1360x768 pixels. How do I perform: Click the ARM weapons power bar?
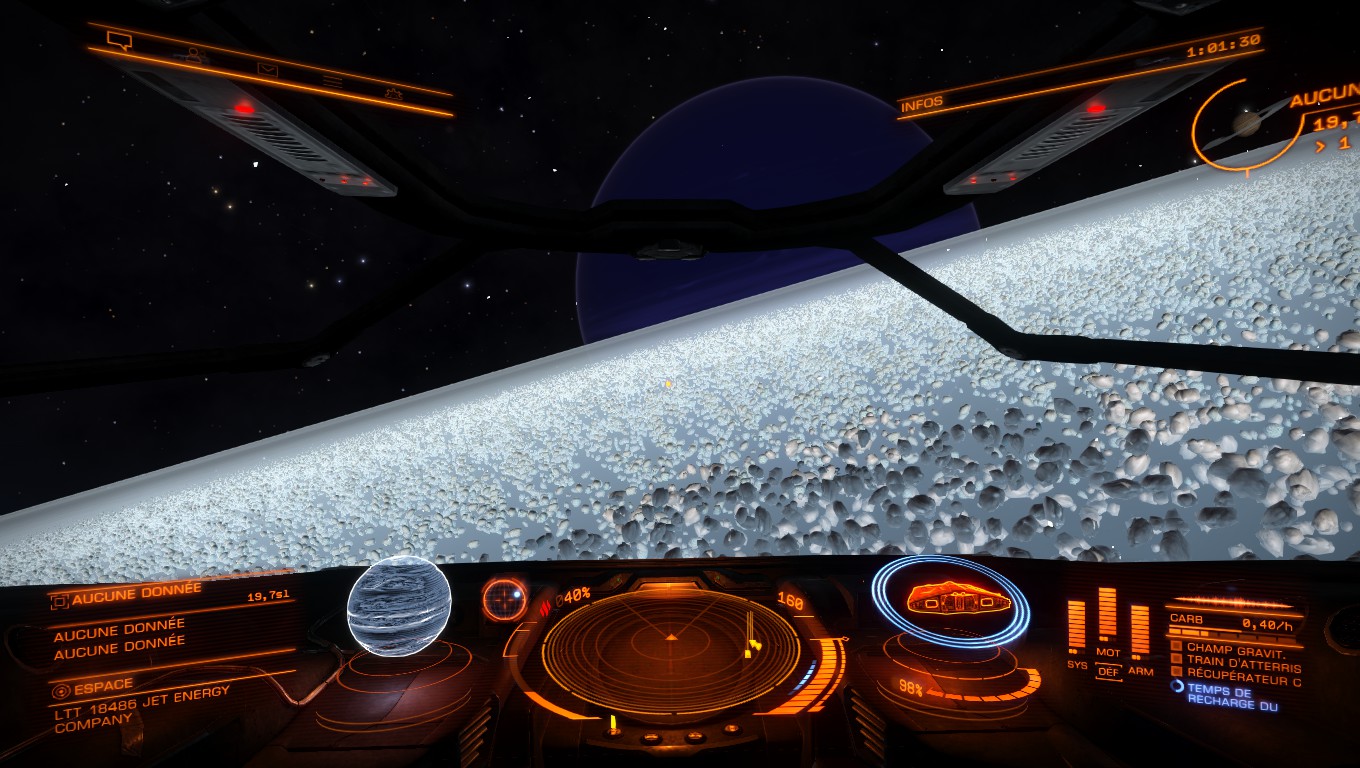1139,632
